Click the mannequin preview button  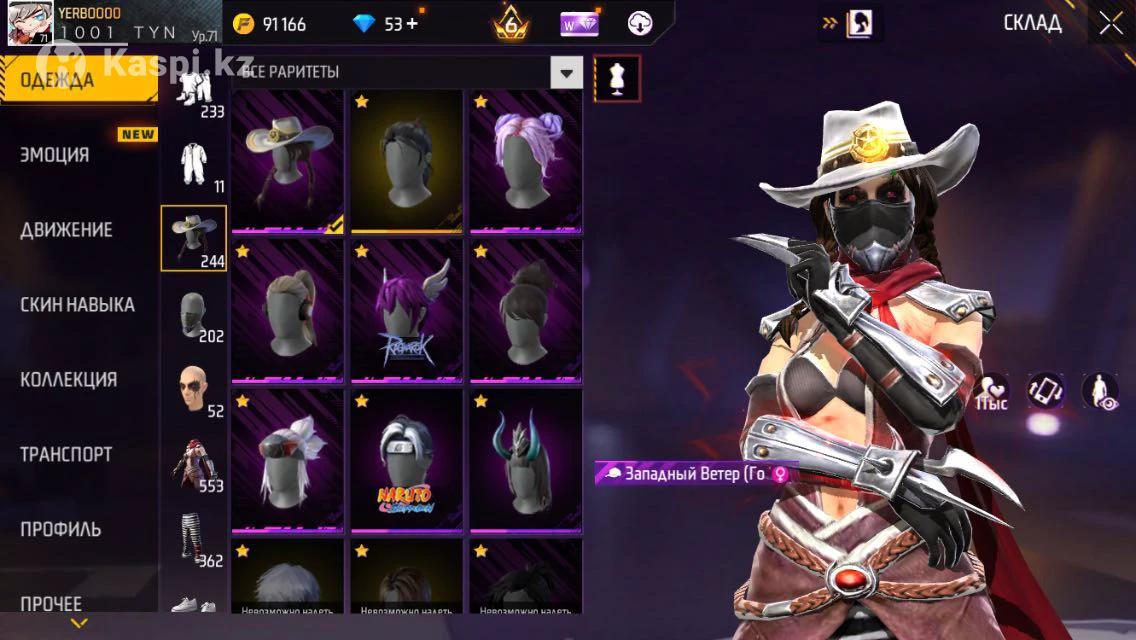(x=617, y=78)
